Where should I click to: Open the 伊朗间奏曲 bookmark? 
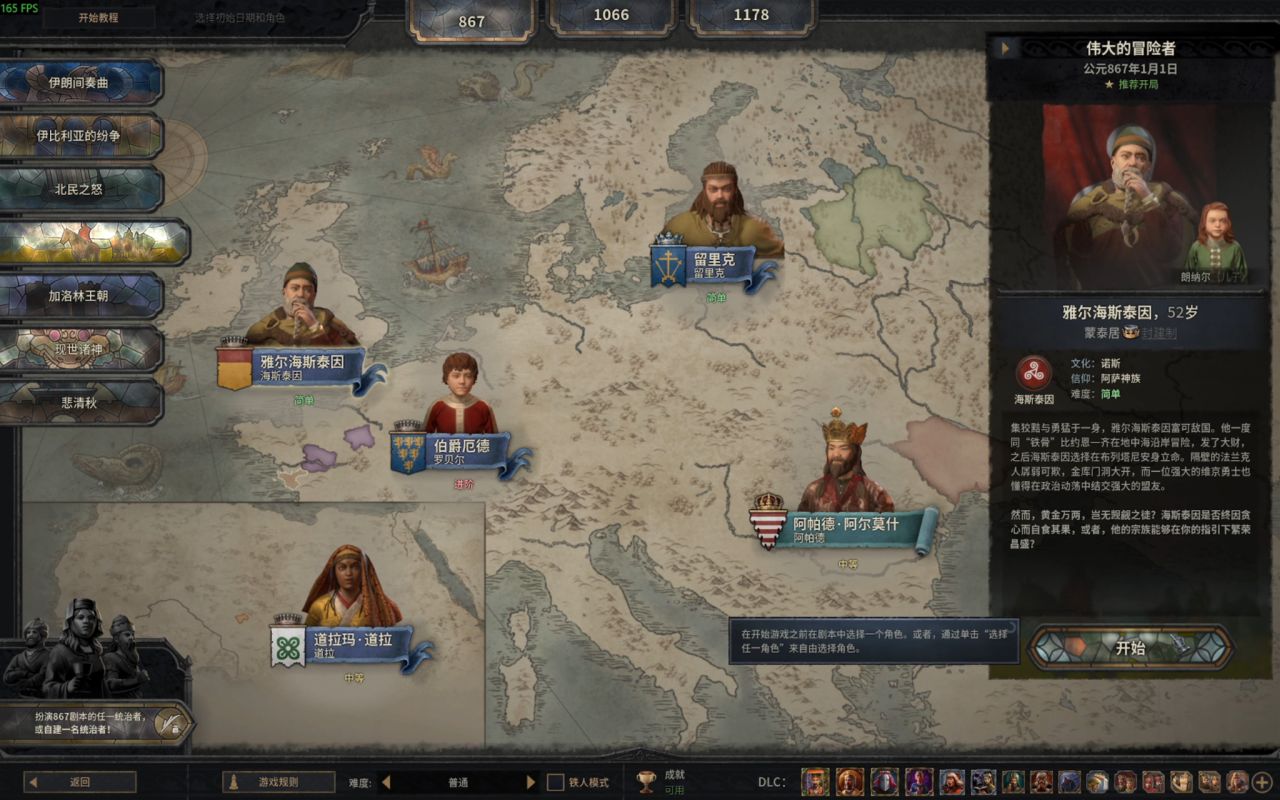coord(80,82)
